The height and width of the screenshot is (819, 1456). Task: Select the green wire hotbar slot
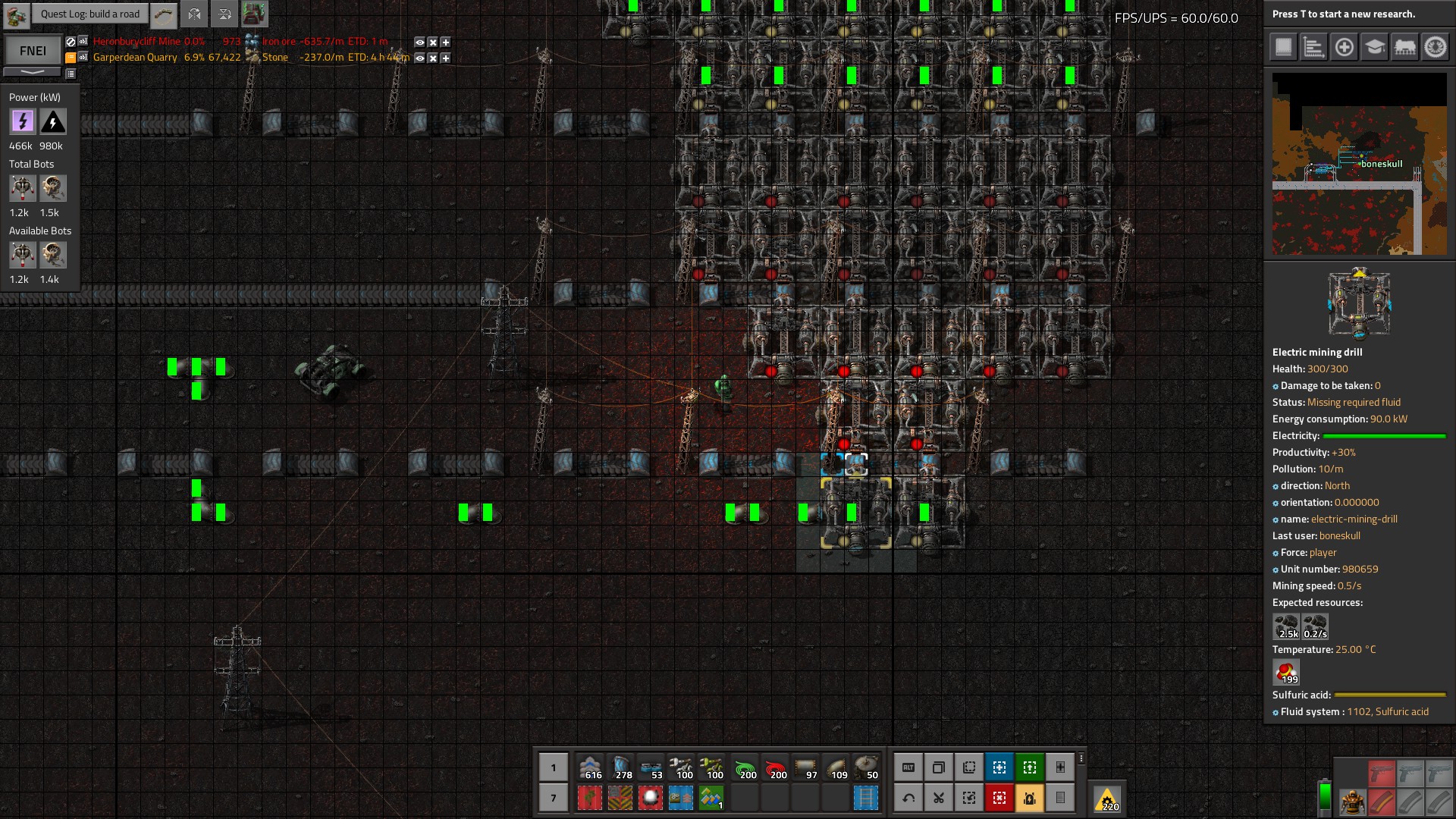click(745, 767)
